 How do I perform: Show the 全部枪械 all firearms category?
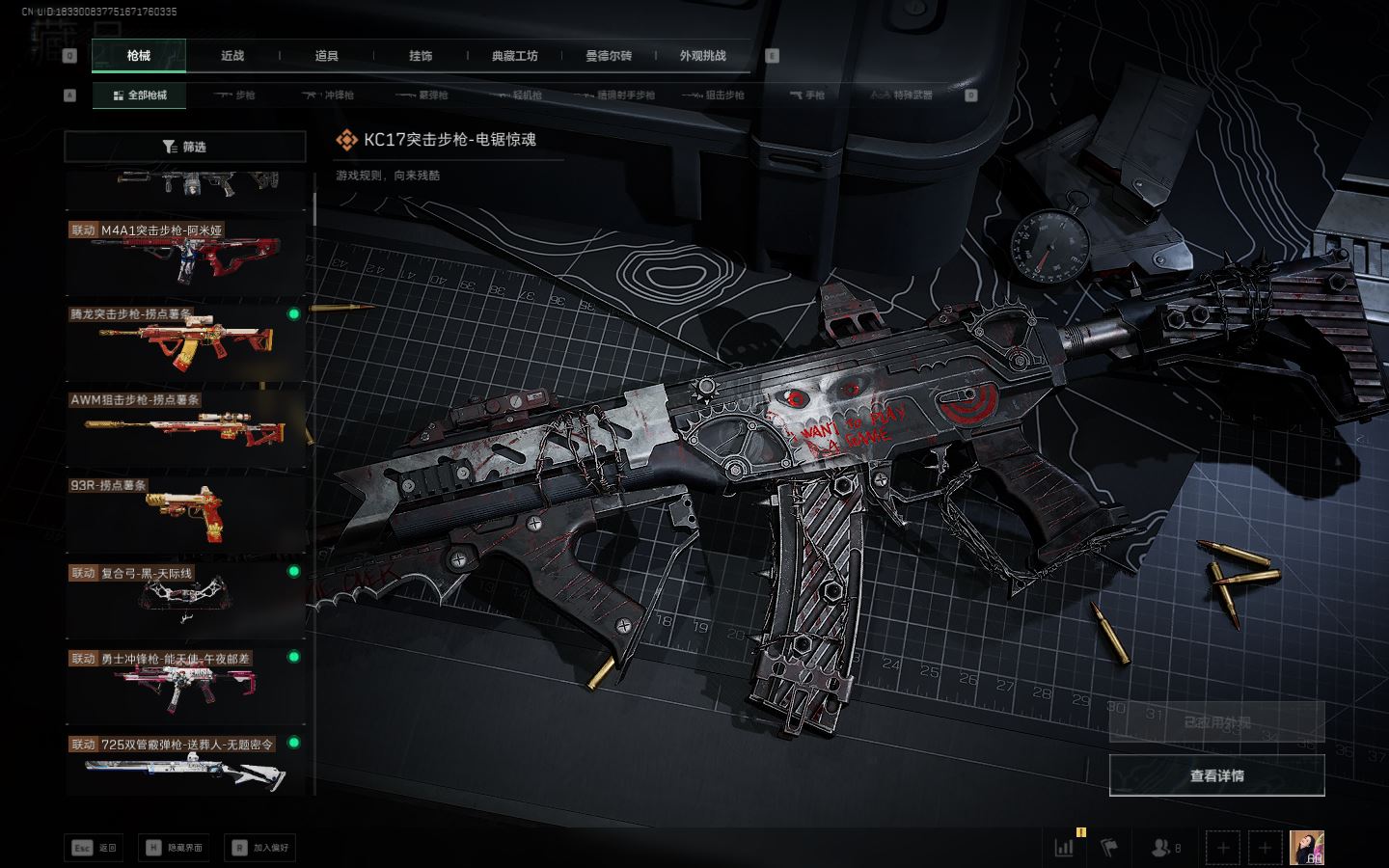pos(140,95)
